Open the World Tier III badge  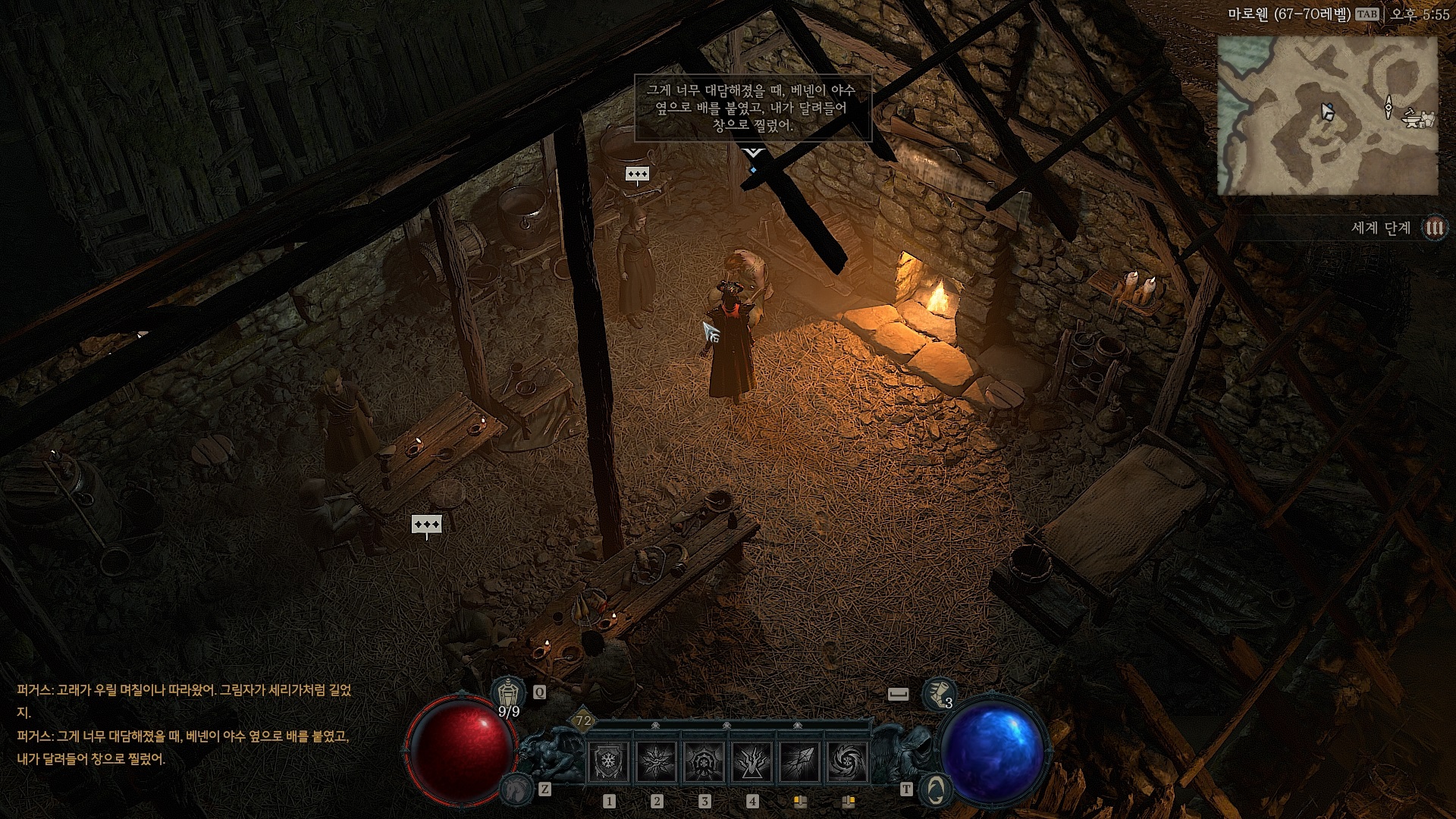[x=1434, y=227]
